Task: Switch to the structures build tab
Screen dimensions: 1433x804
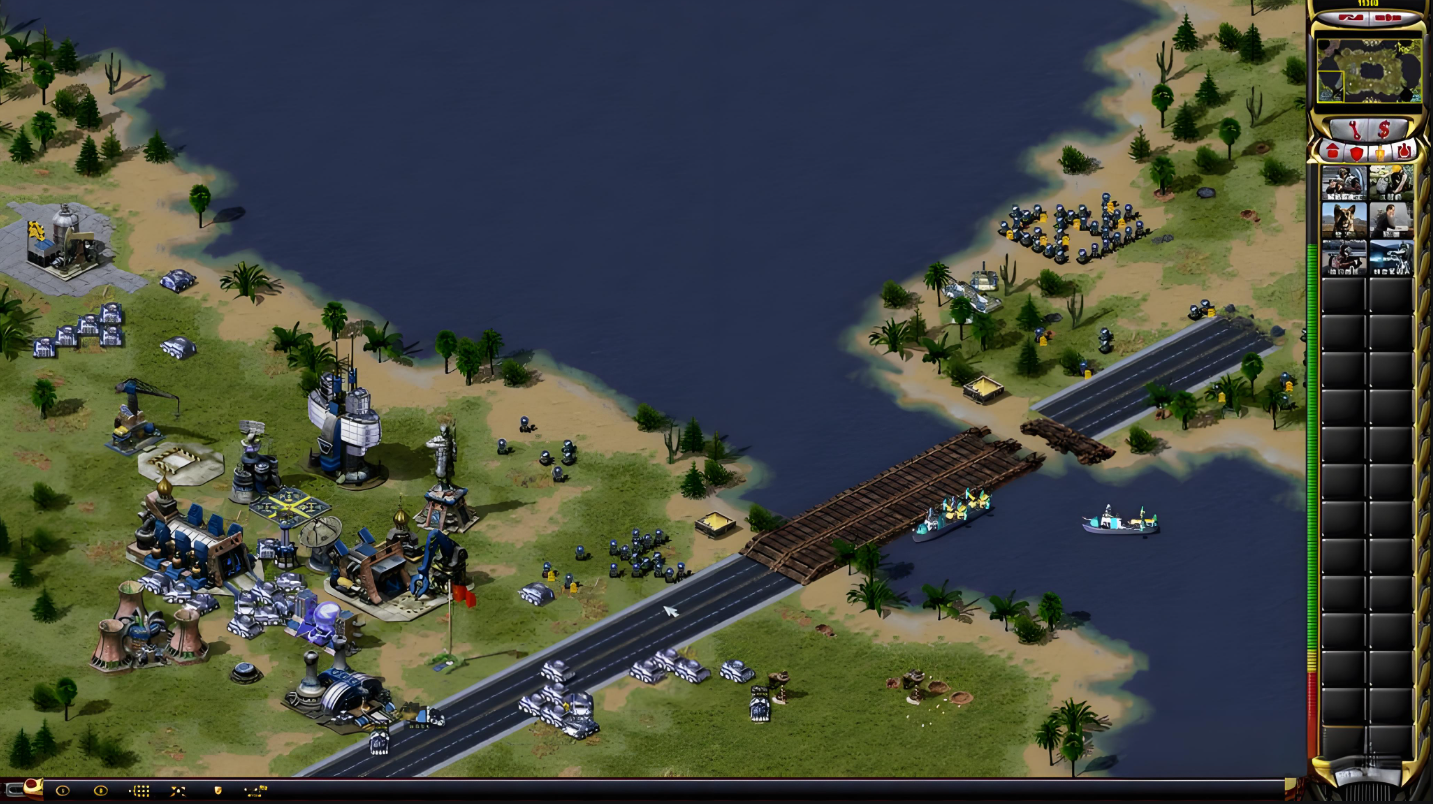Action: coord(1332,152)
